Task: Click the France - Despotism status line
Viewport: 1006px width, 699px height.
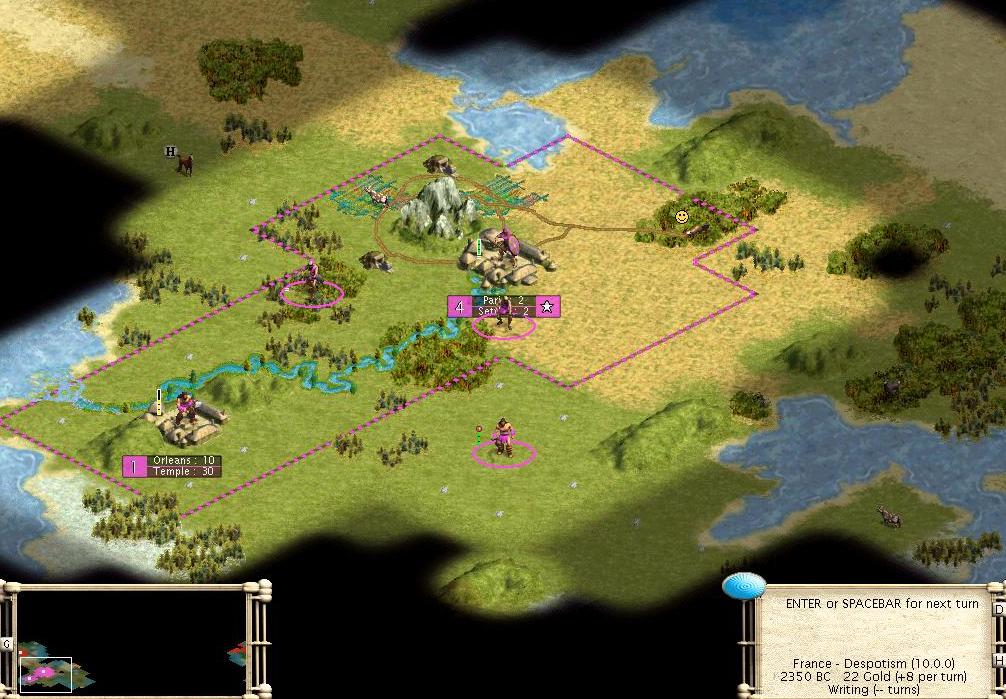Action: [874, 664]
